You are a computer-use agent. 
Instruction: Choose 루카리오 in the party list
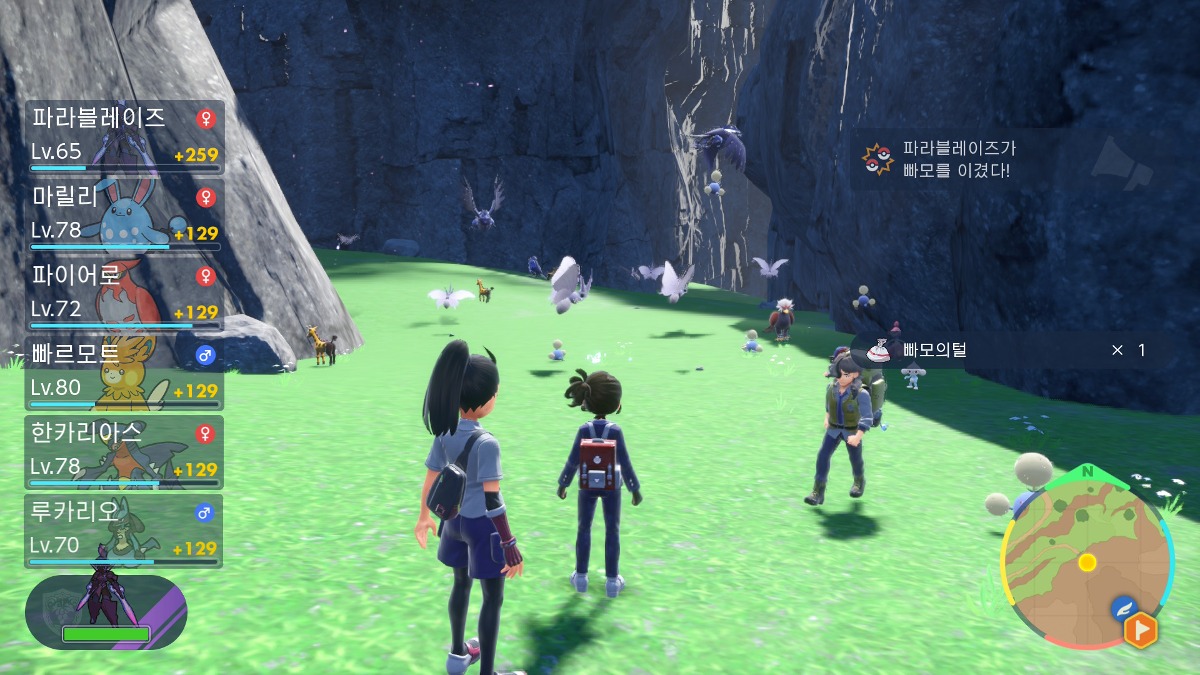tap(124, 529)
